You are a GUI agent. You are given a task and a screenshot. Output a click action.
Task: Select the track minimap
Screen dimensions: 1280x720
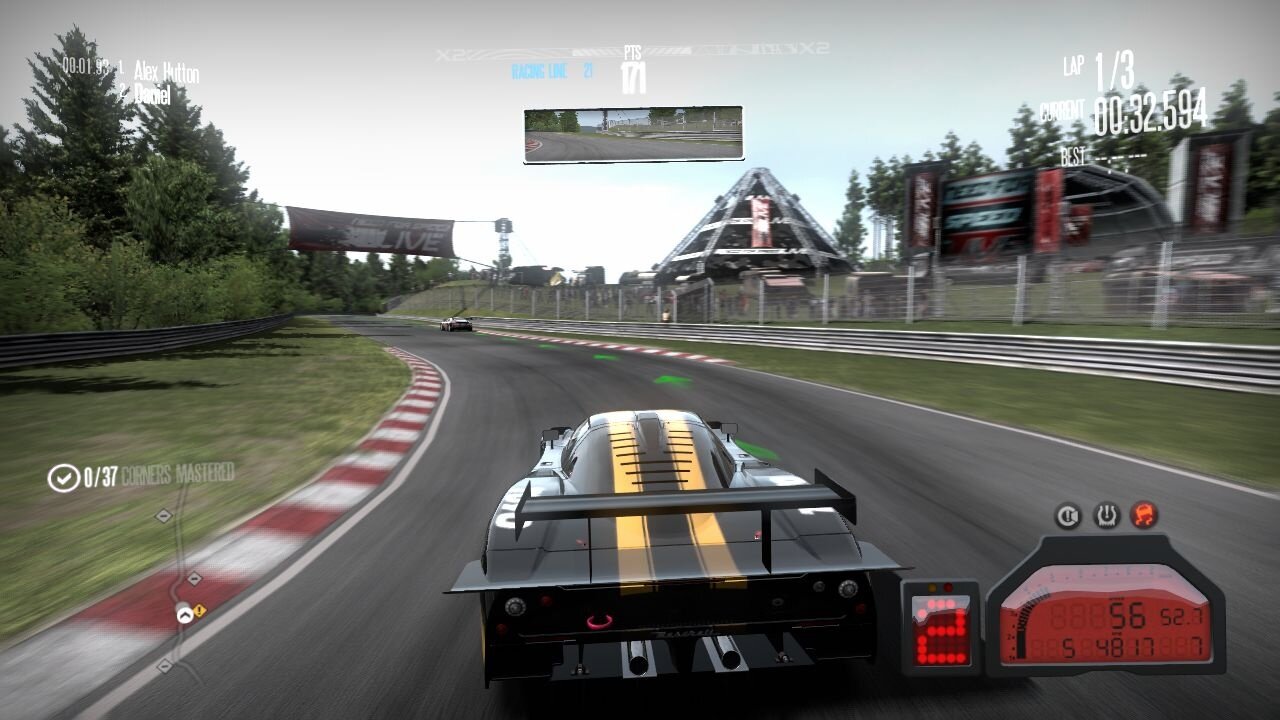(179, 588)
